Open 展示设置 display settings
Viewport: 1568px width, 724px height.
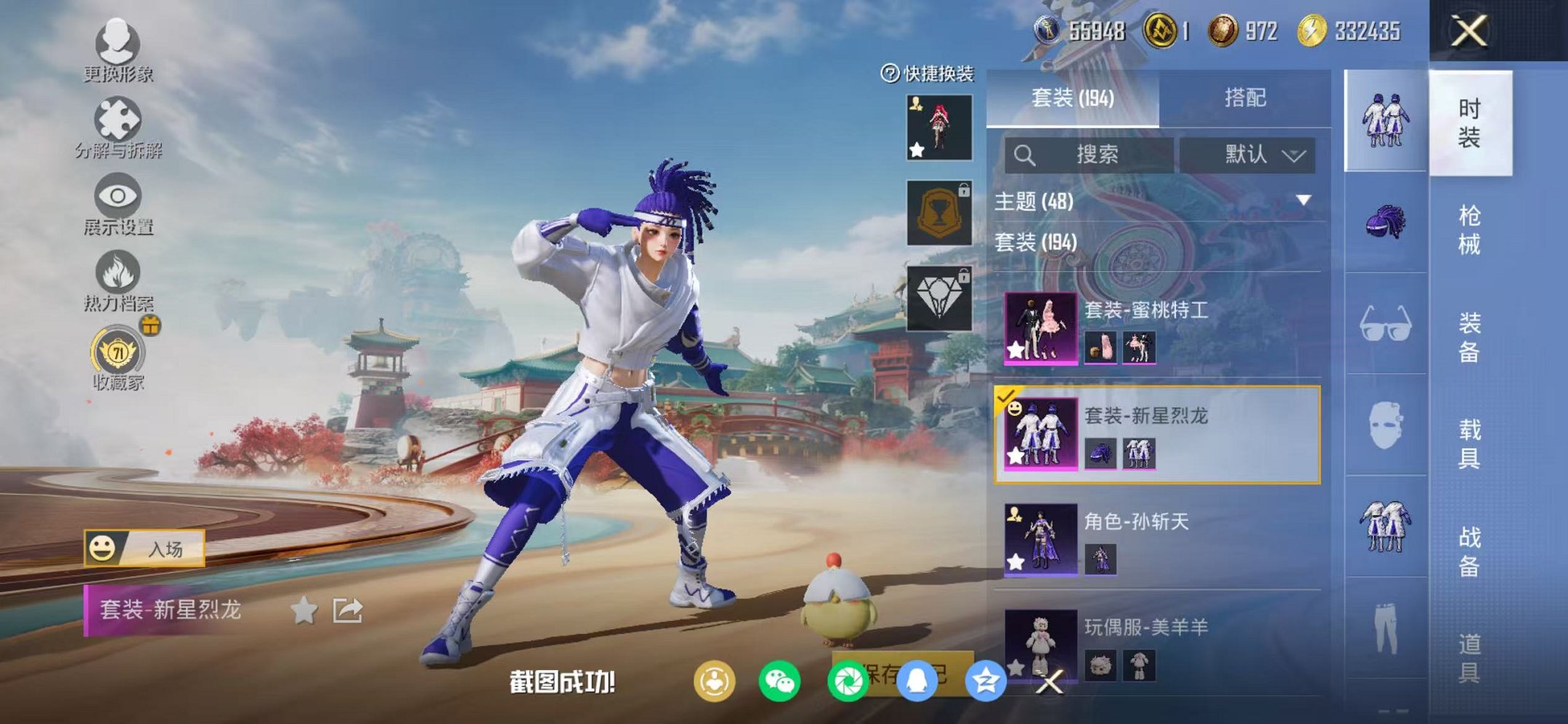[x=119, y=197]
